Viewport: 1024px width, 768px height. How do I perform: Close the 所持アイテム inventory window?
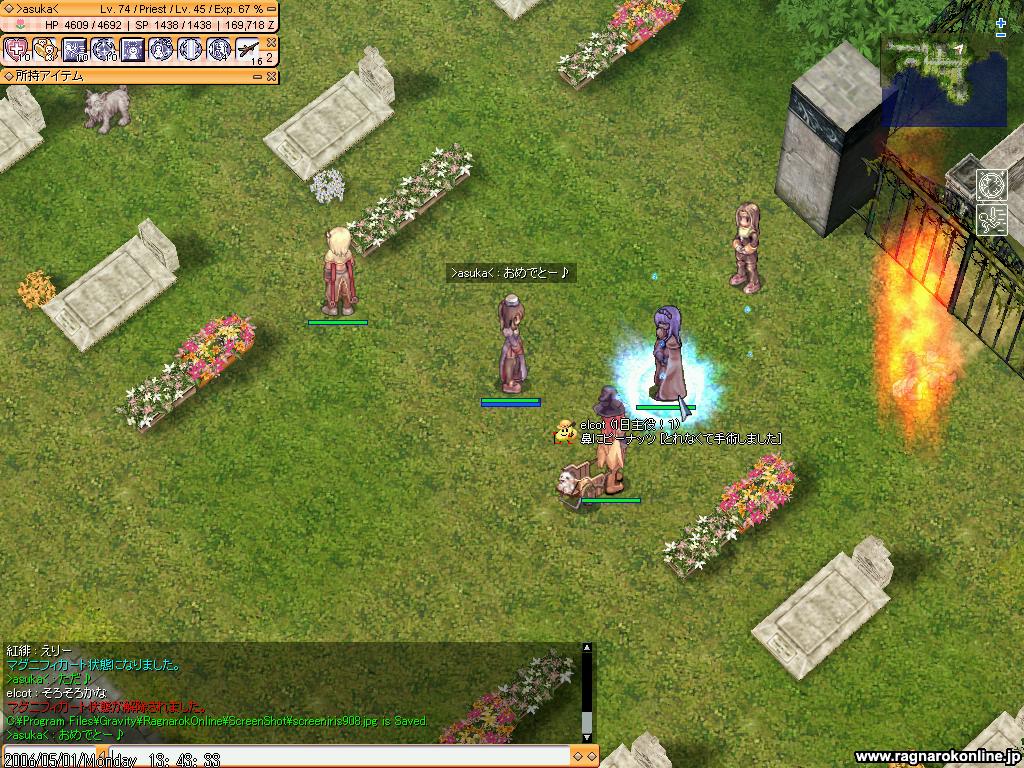(271, 75)
